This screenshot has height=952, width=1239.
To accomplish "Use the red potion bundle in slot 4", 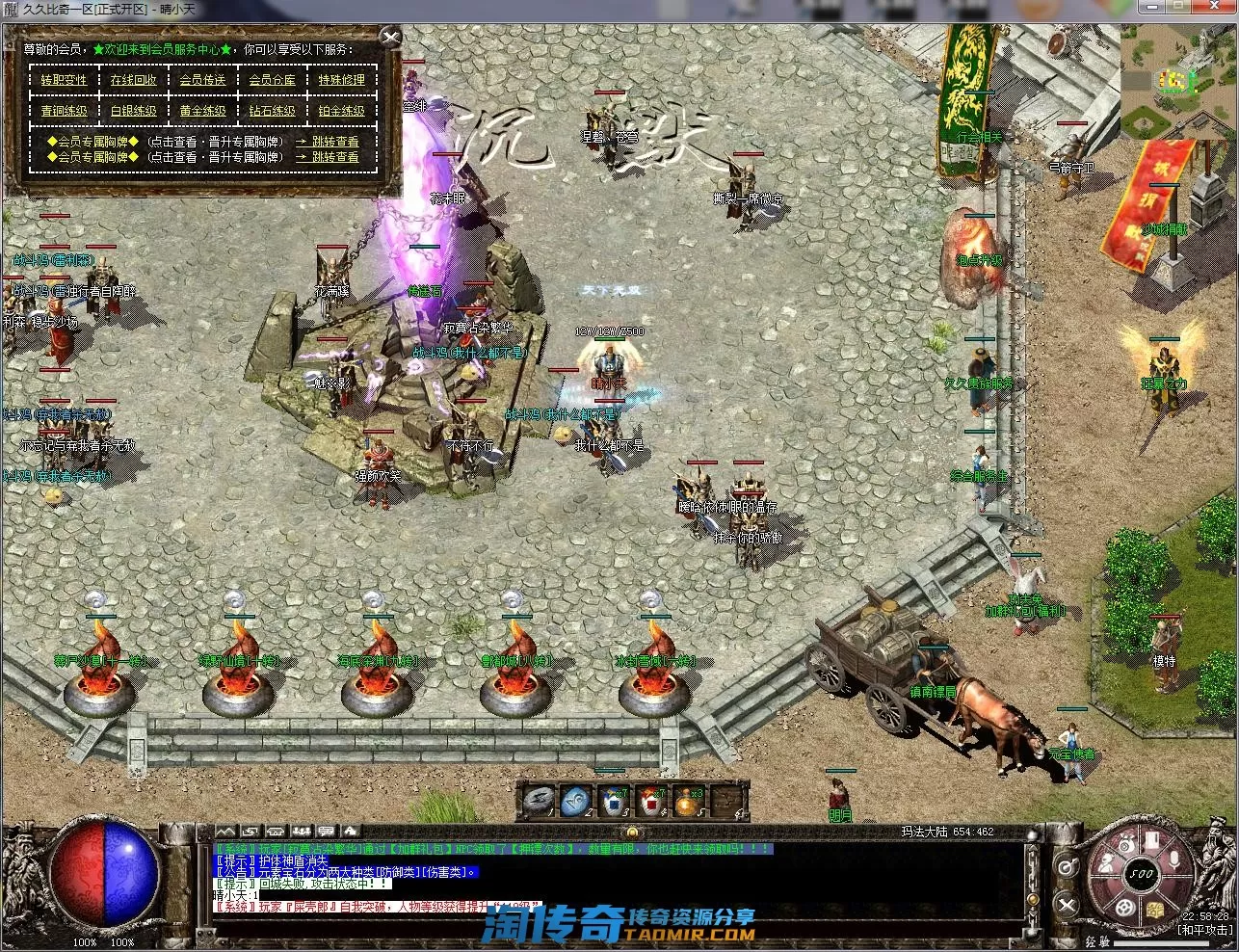I will coord(651,800).
